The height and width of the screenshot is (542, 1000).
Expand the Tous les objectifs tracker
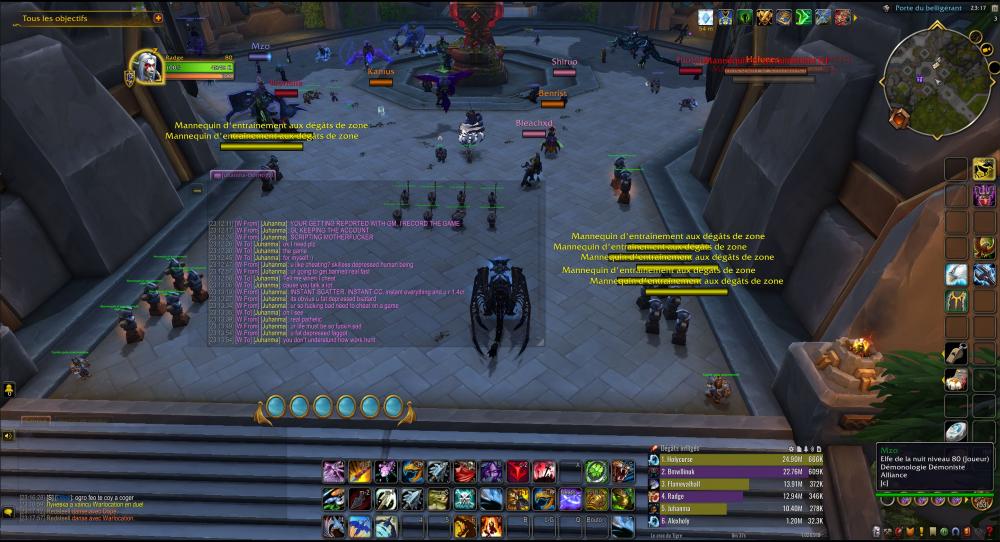158,18
